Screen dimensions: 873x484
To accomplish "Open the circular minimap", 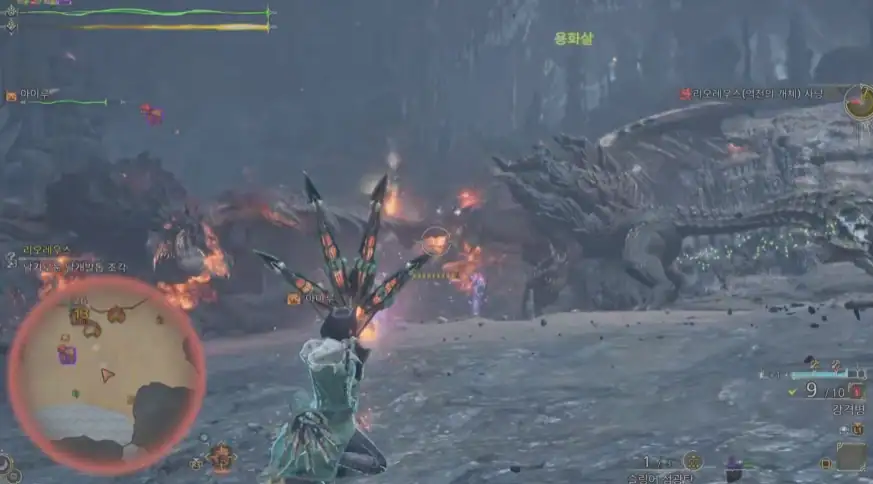I will (x=105, y=374).
